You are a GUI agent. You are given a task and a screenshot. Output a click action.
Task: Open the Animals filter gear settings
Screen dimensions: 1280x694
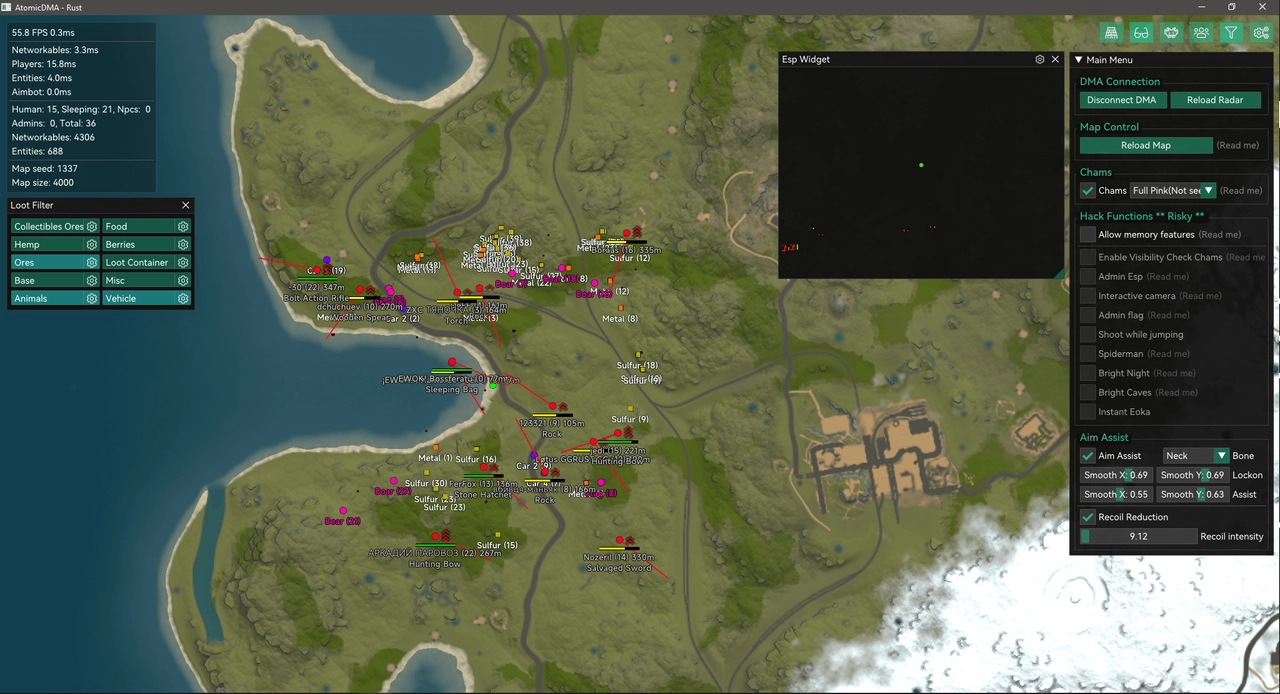tap(92, 298)
